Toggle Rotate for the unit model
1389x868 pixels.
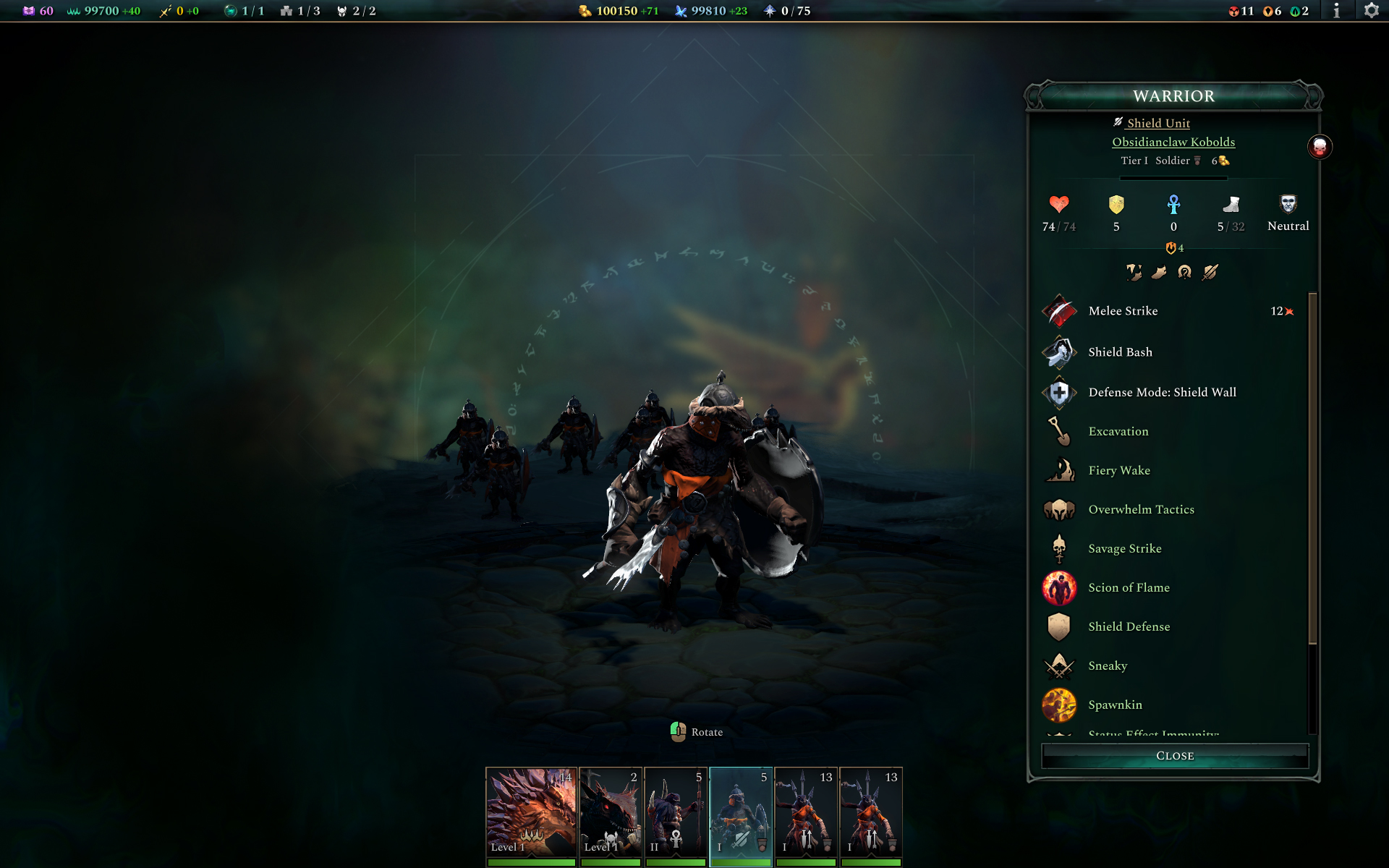click(x=678, y=731)
